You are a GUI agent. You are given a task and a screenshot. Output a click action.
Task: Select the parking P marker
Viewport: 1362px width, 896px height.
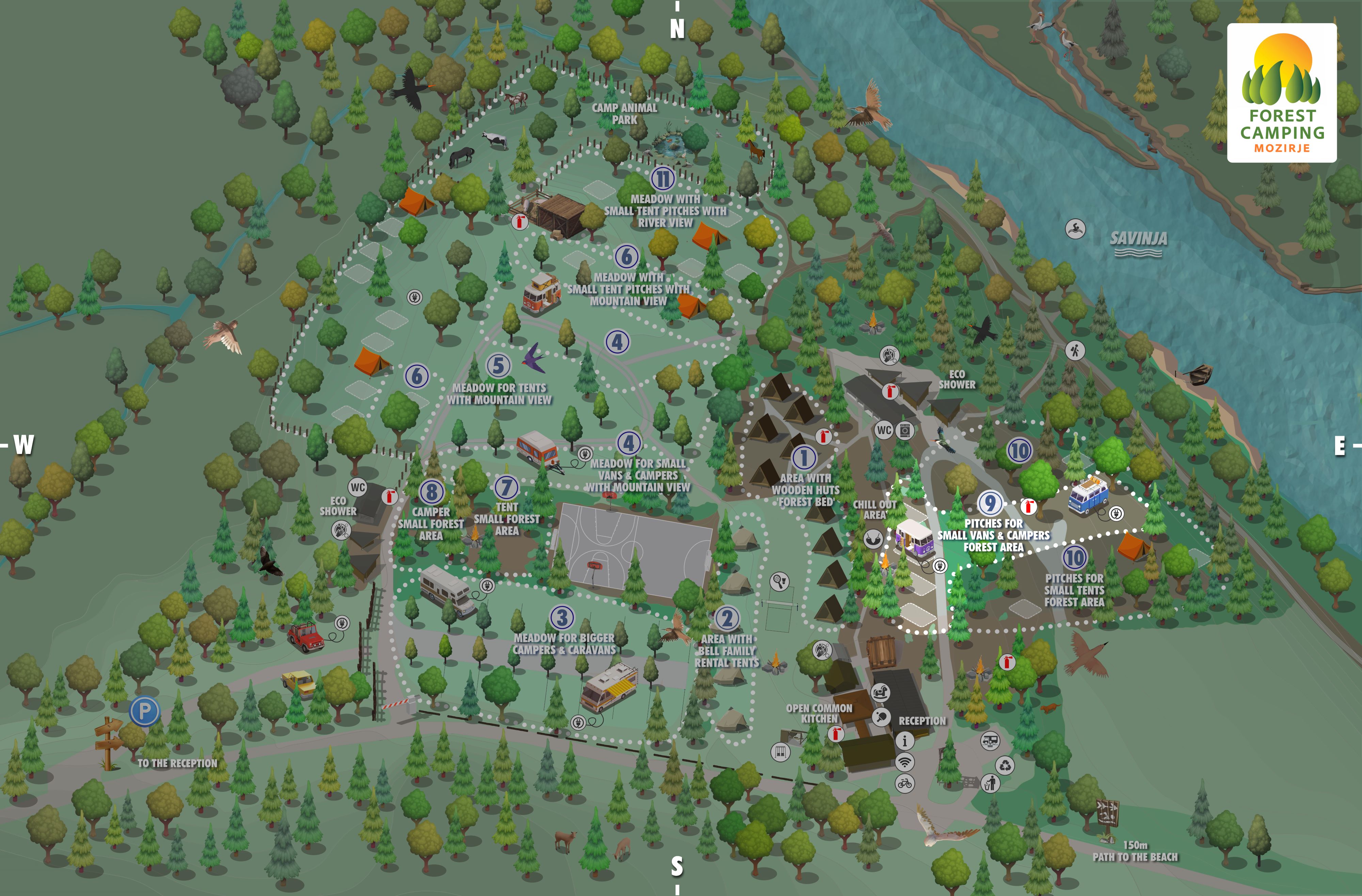click(x=144, y=711)
